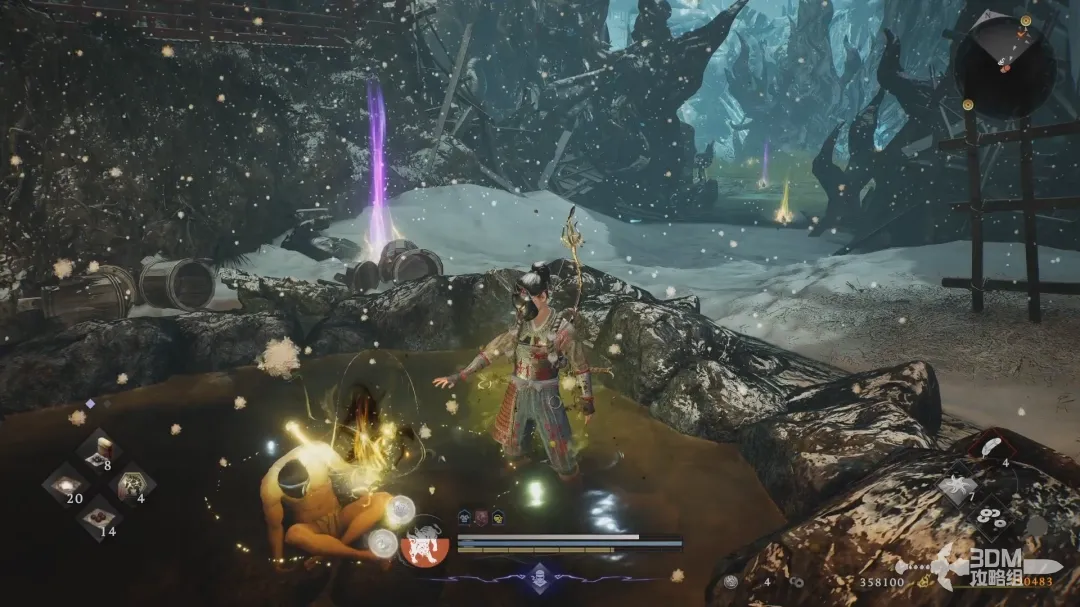Select the lower silver soul core medallion
The height and width of the screenshot is (607, 1080).
point(381,543)
